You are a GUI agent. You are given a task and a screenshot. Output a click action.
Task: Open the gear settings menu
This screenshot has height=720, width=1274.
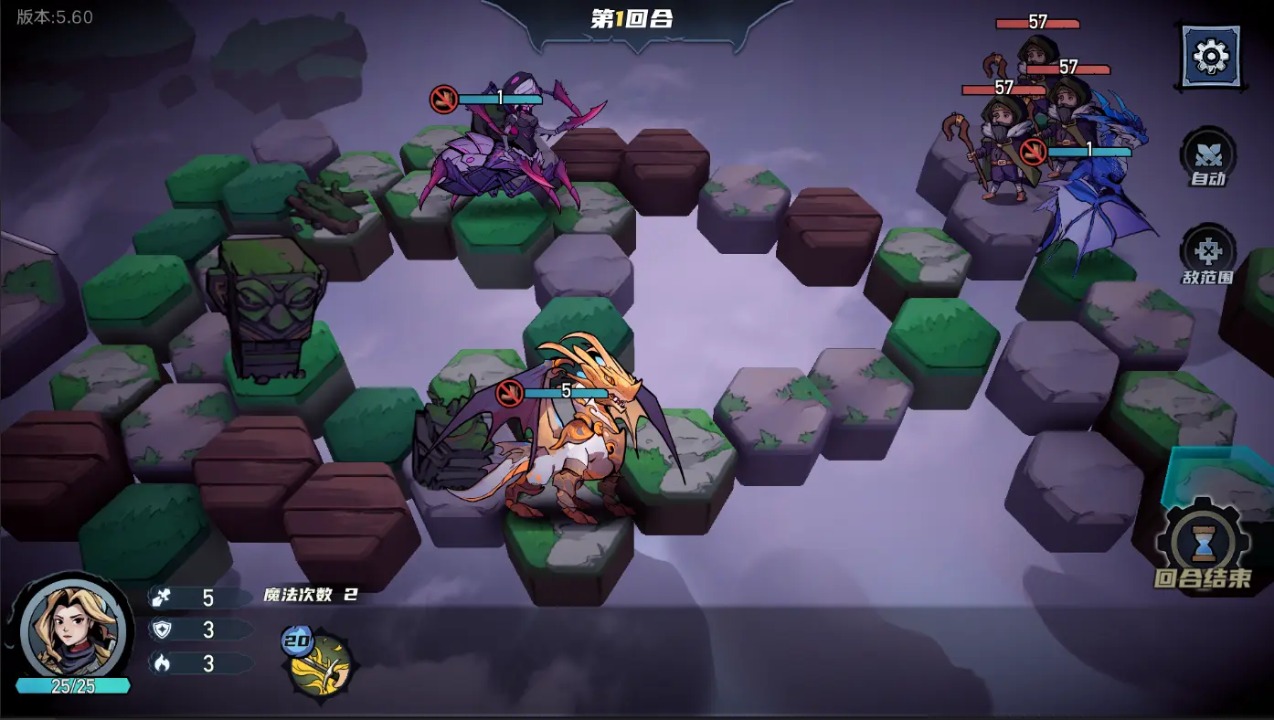pyautogui.click(x=1211, y=54)
